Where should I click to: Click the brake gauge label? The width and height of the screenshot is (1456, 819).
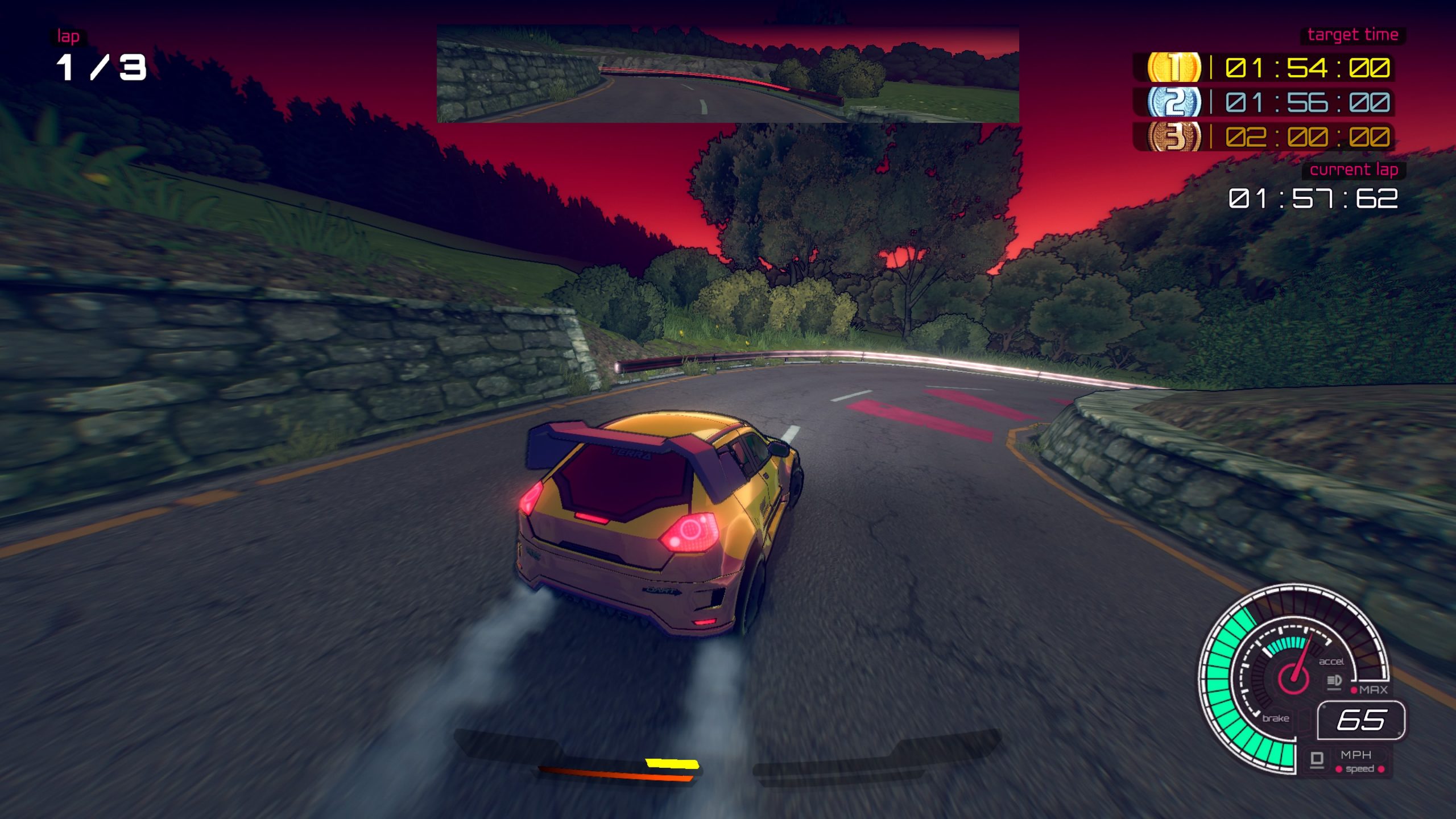(1276, 719)
